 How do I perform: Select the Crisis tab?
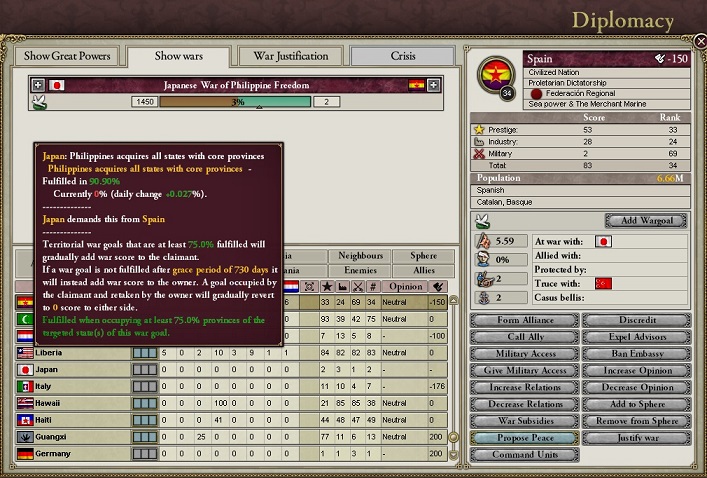[403, 56]
